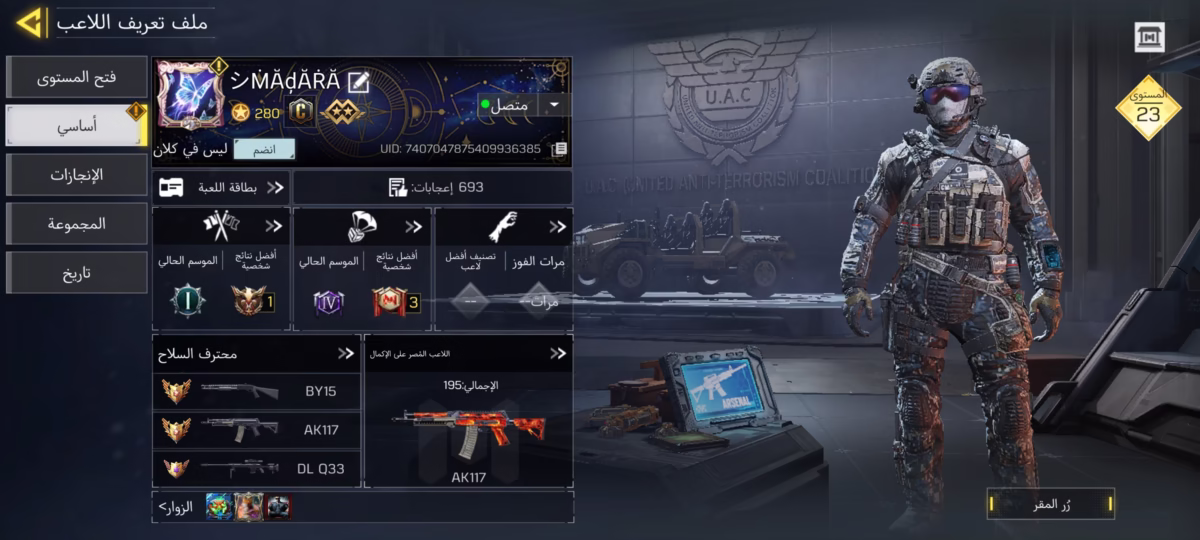Tap the انضم button to join a clan
Image resolution: width=1200 pixels, height=540 pixels.
point(264,150)
